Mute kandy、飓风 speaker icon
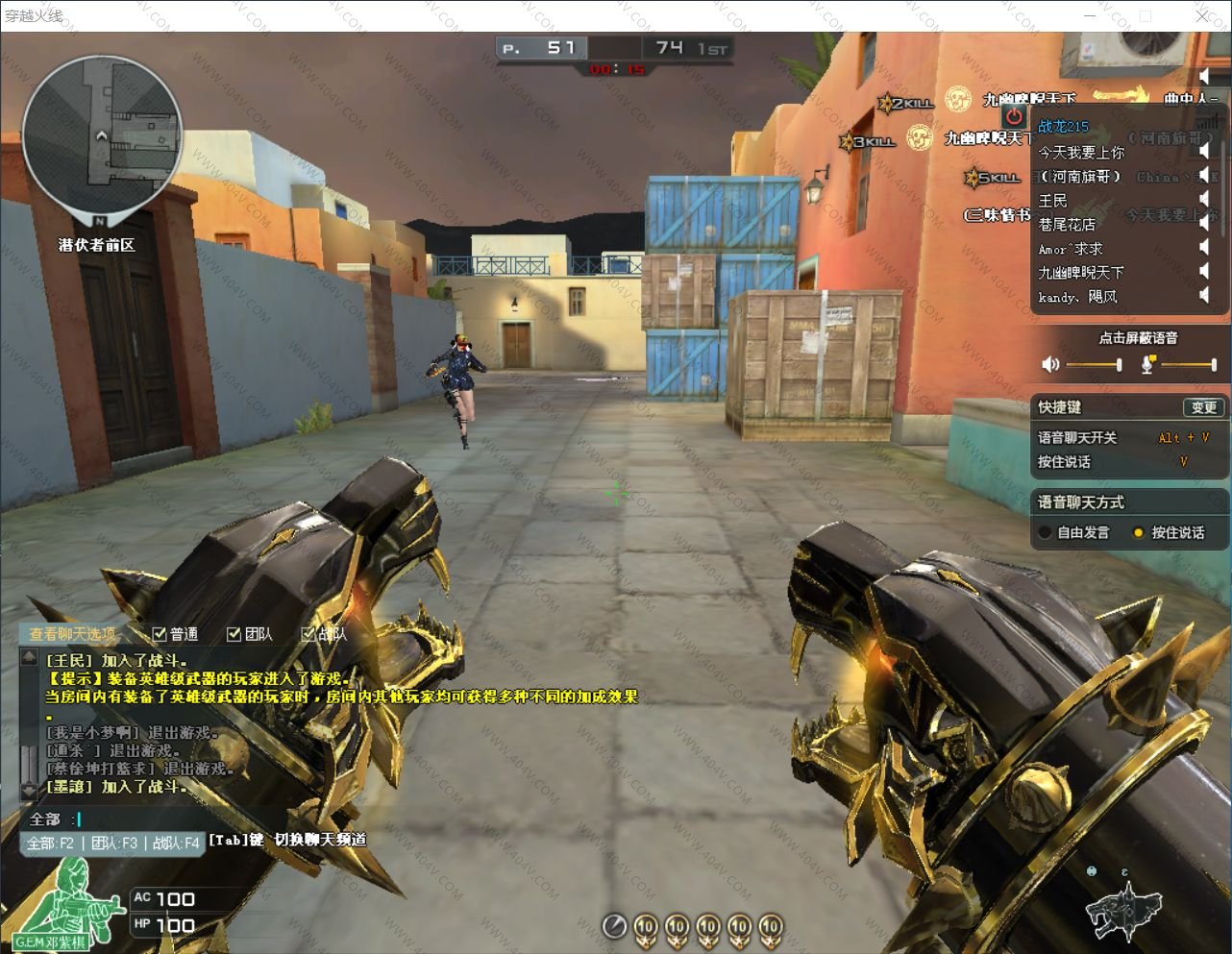 [1203, 296]
